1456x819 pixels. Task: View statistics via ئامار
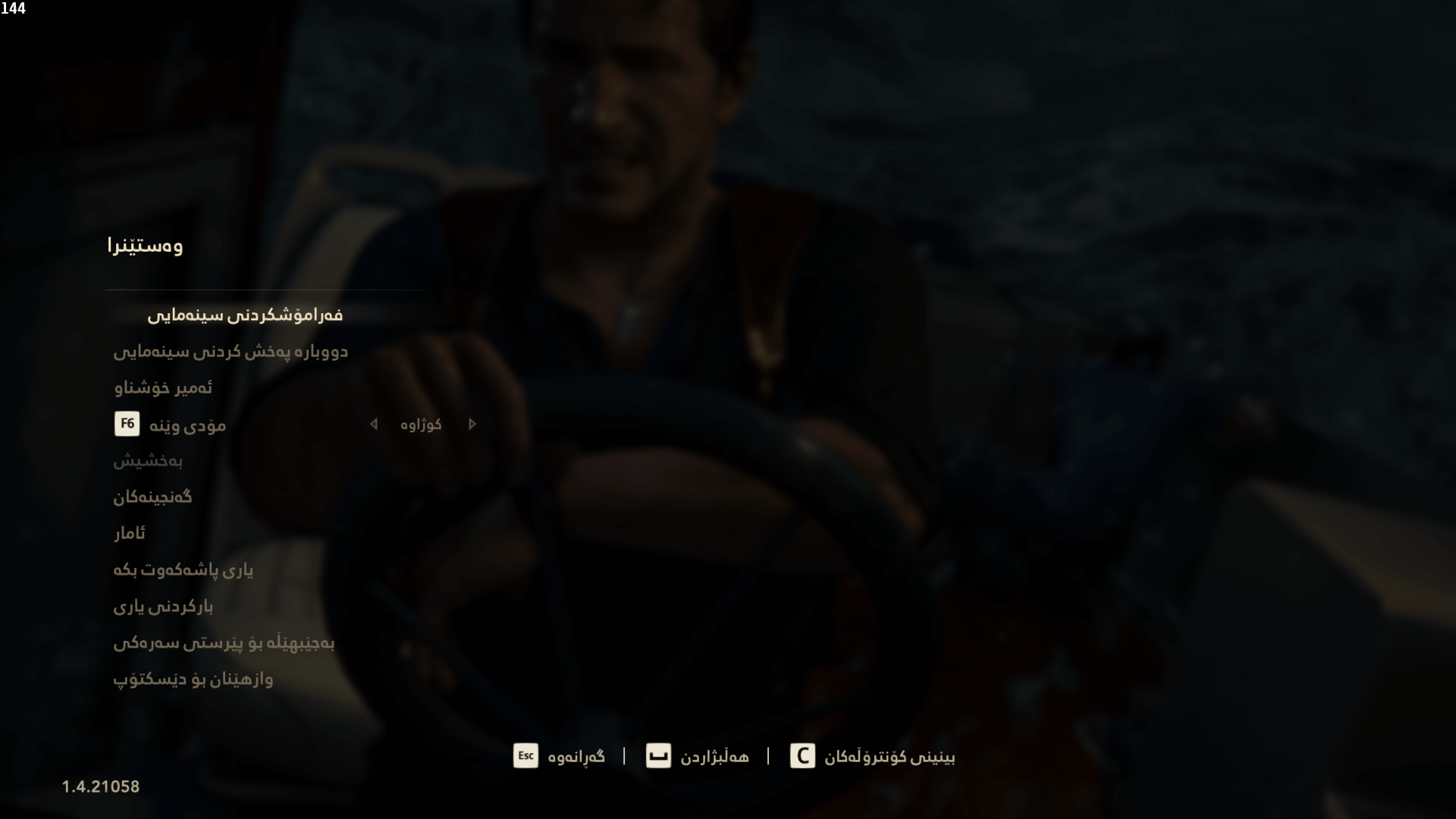coord(130,533)
